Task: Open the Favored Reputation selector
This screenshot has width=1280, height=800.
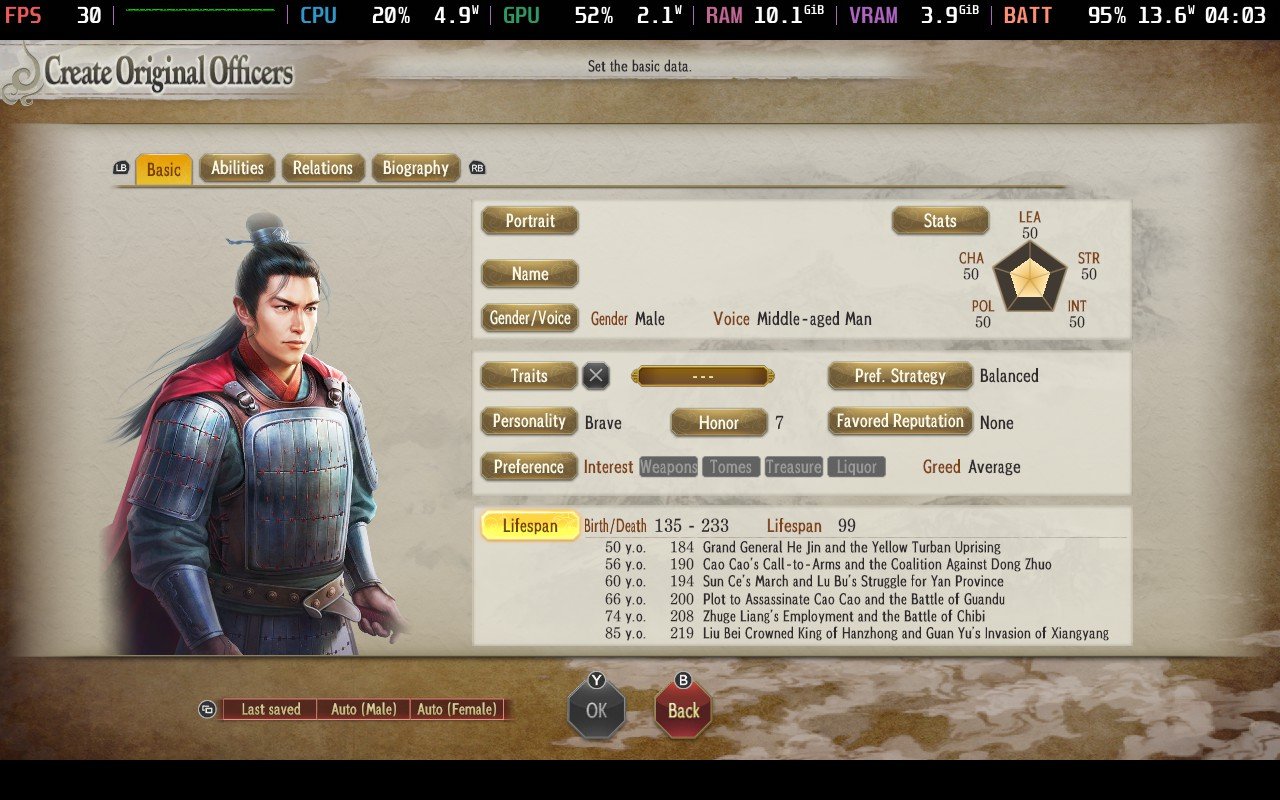Action: pyautogui.click(x=898, y=421)
